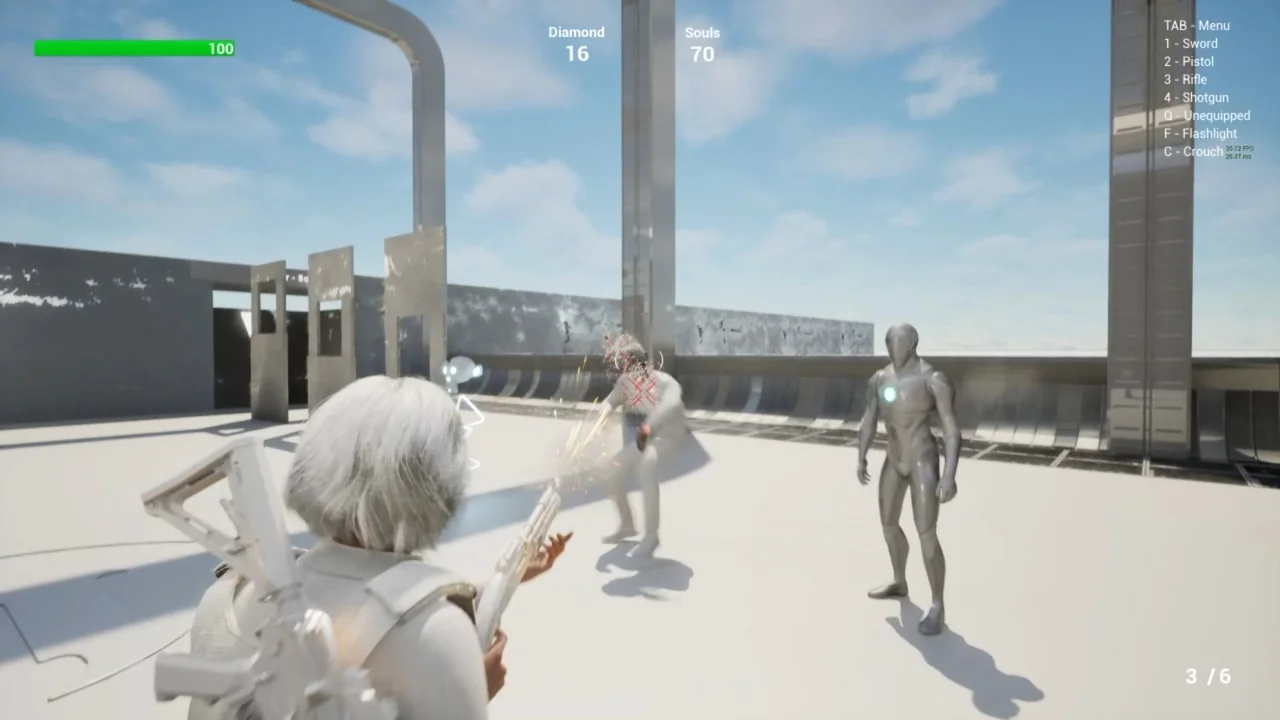Viewport: 1280px width, 720px height.
Task: Select the Sword from the weapon keybind list
Action: click(1190, 43)
